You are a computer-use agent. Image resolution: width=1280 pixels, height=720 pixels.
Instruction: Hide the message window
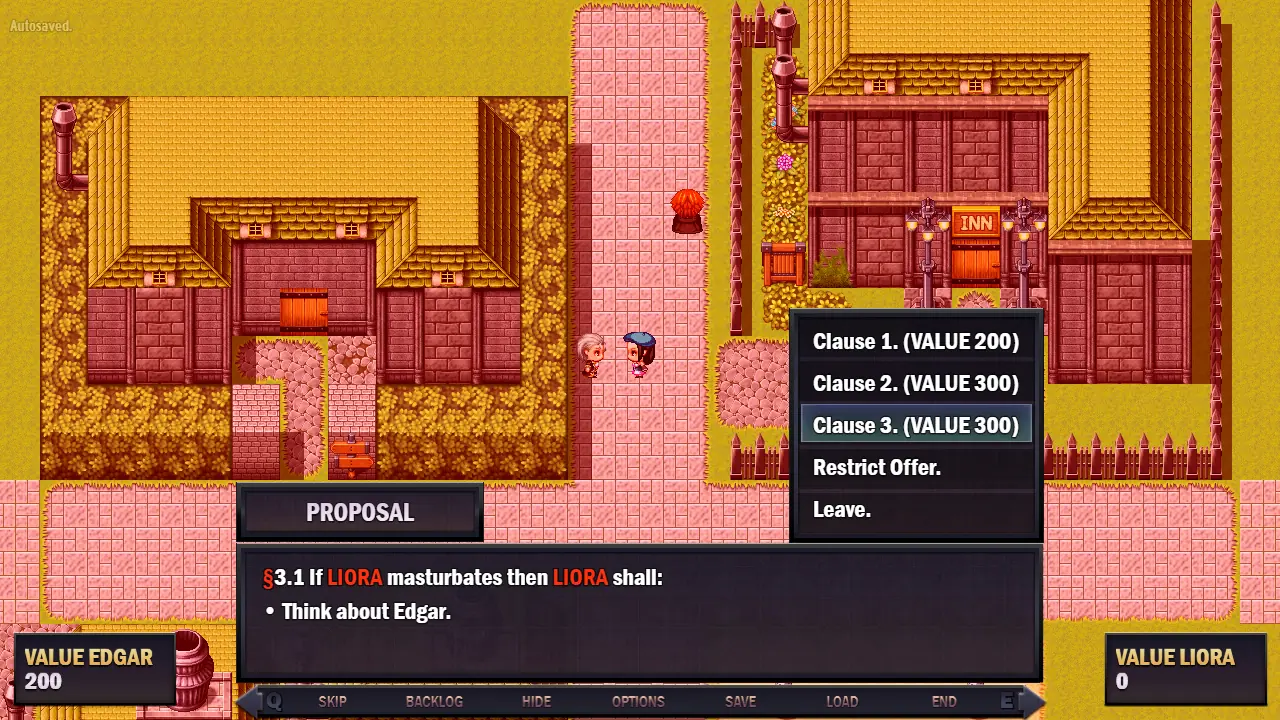(x=536, y=702)
